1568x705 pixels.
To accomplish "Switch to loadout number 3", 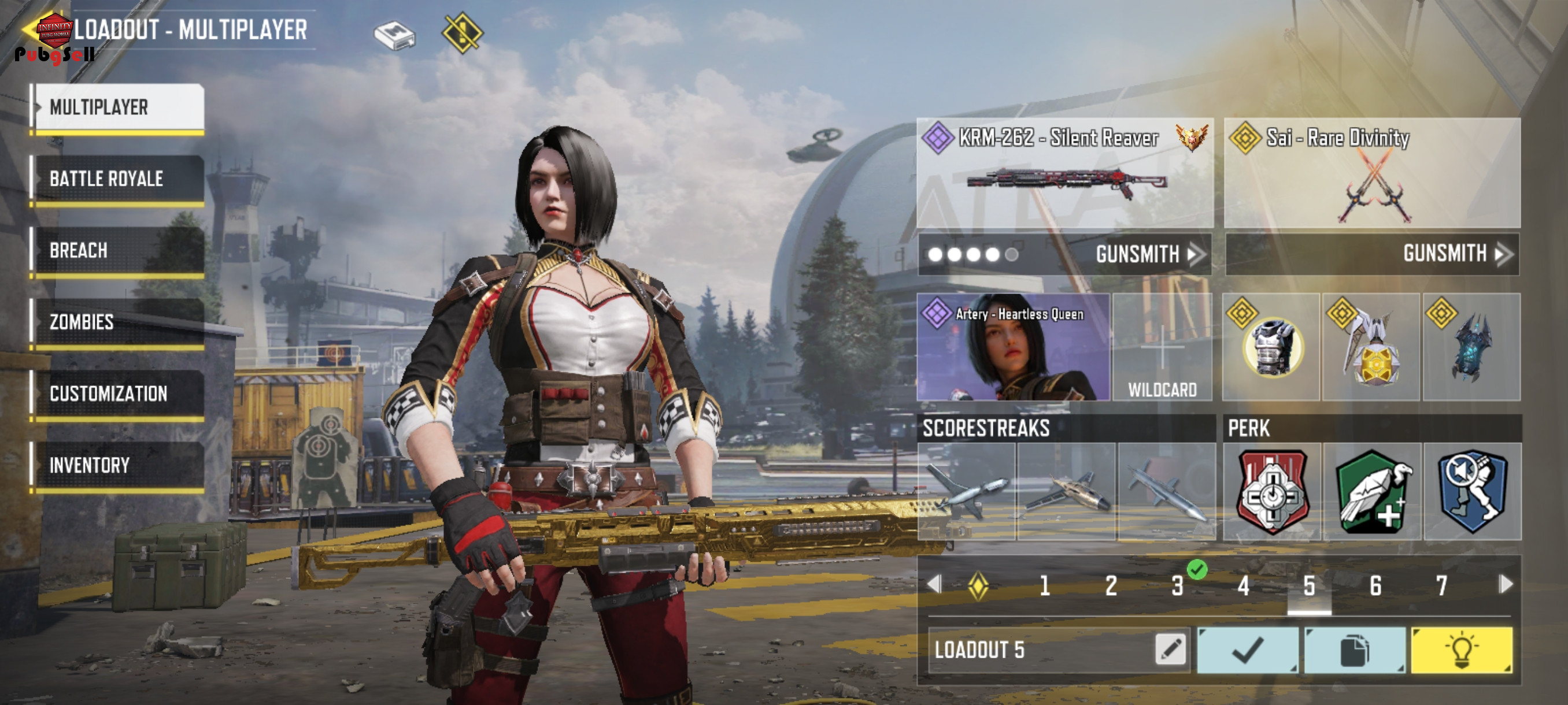I will coord(1177,586).
